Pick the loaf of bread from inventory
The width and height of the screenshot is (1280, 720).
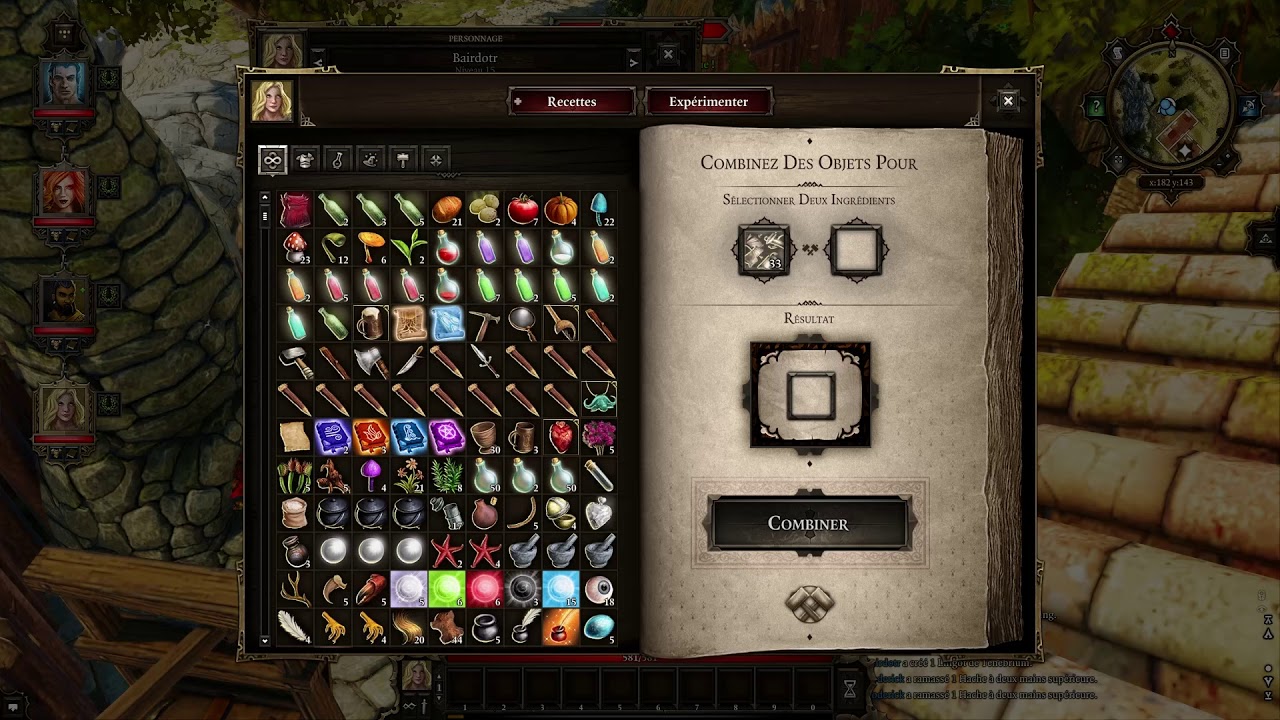(447, 210)
